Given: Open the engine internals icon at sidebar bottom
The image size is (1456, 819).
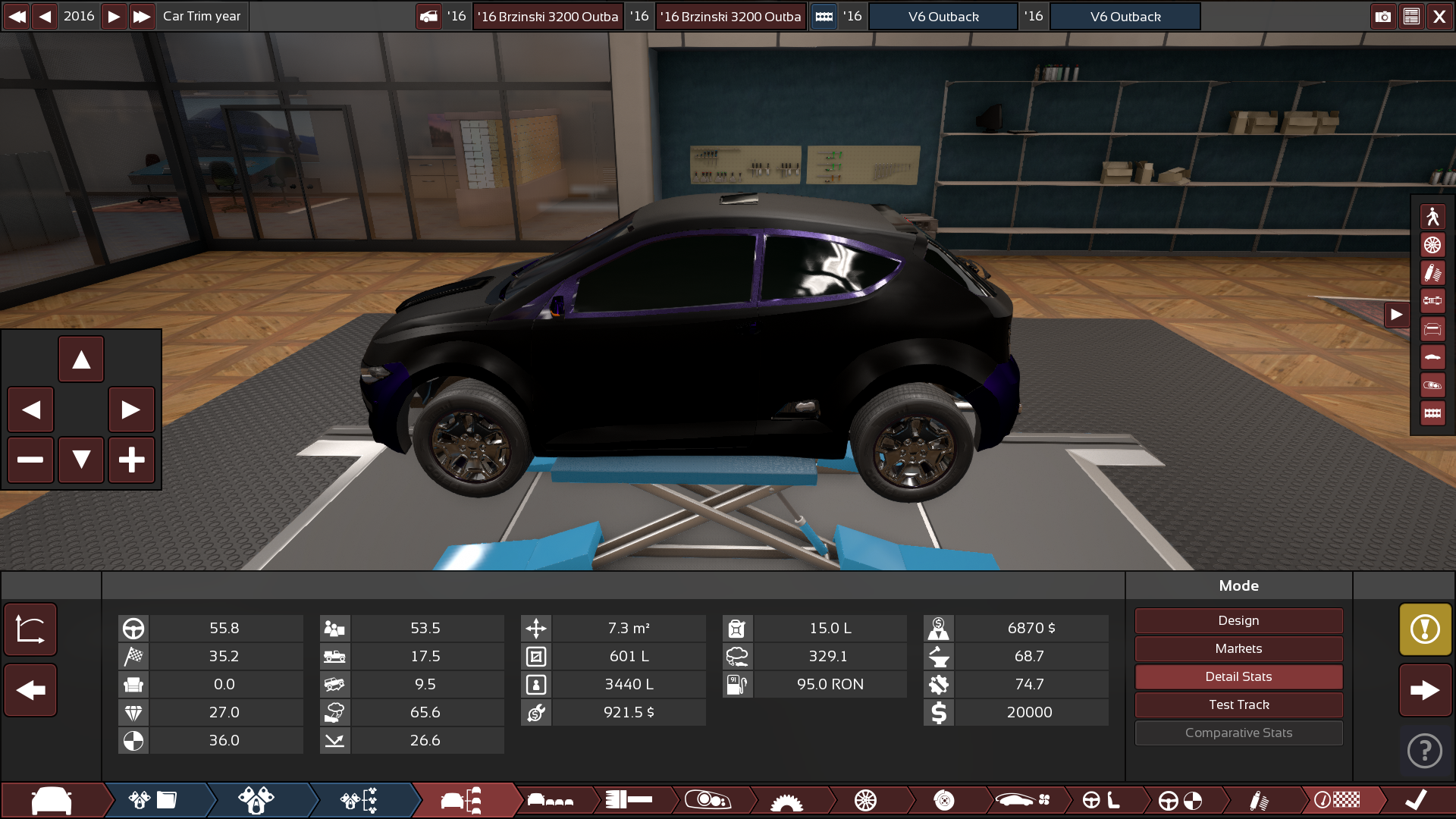Looking at the screenshot, I should click(1432, 412).
